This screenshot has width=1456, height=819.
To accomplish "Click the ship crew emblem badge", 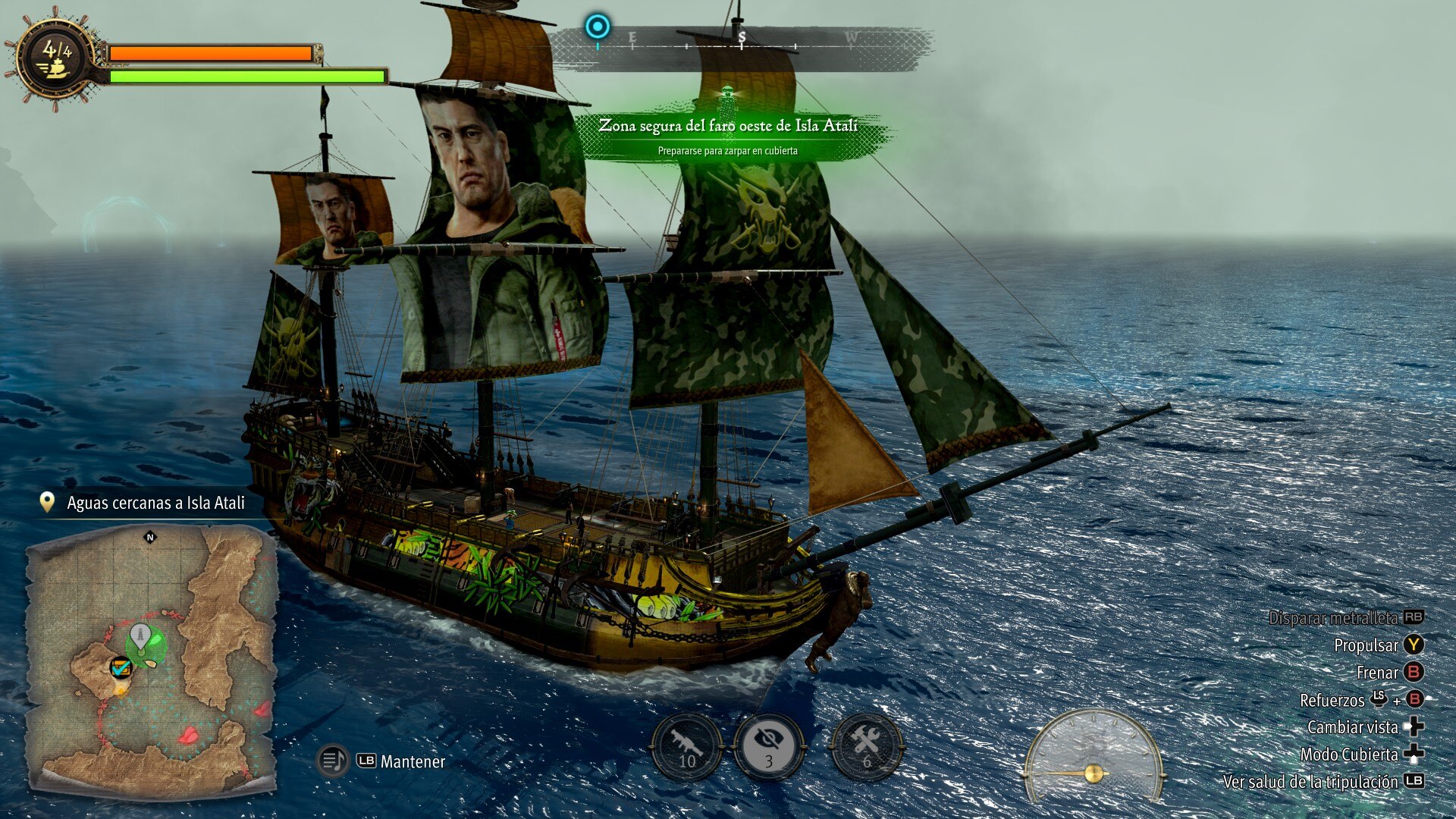I will pos(57,58).
